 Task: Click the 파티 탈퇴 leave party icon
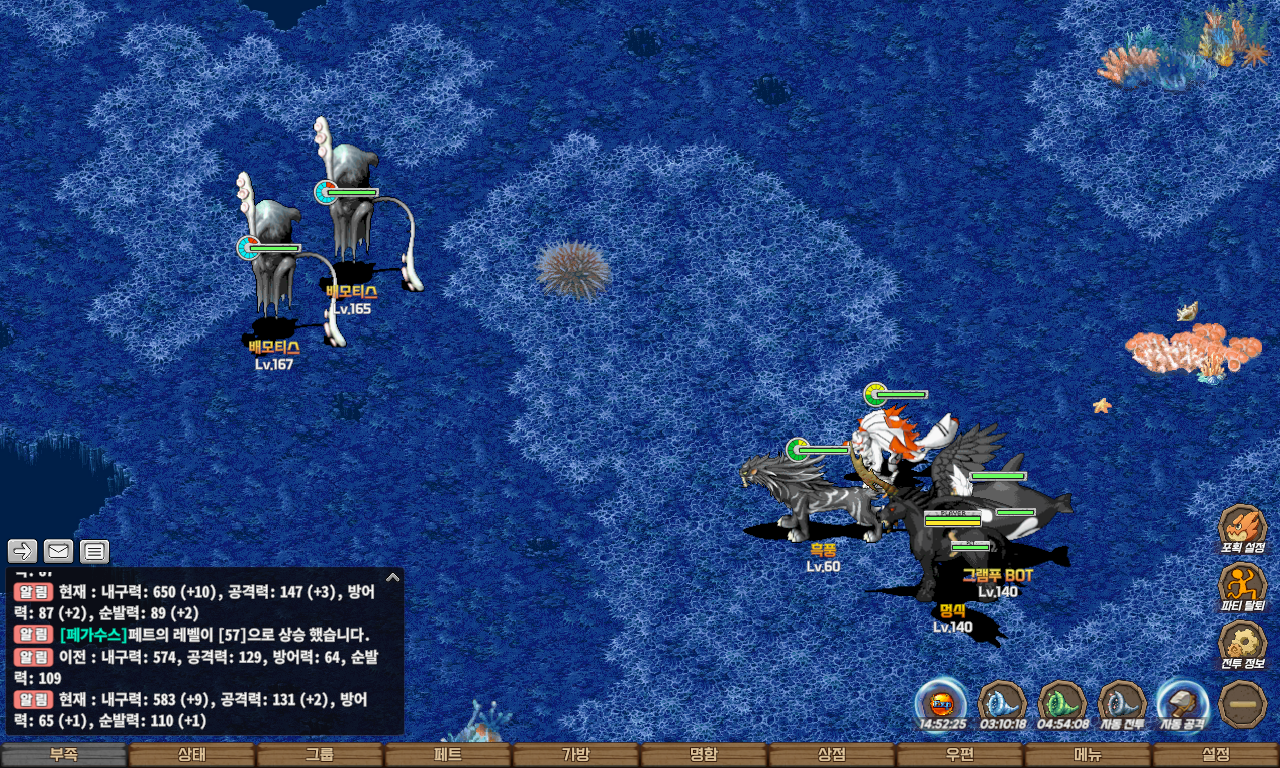pos(1243,584)
